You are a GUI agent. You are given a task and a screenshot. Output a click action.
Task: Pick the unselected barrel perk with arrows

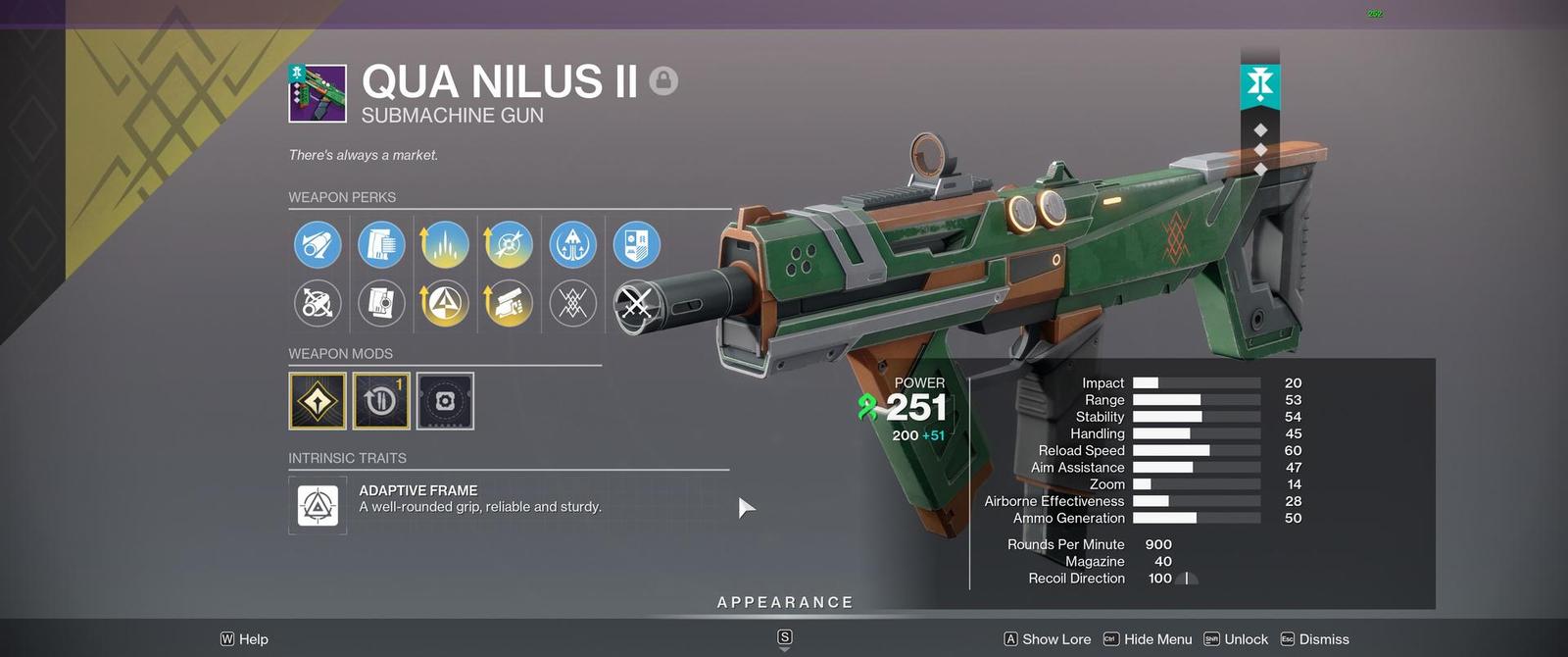318,304
